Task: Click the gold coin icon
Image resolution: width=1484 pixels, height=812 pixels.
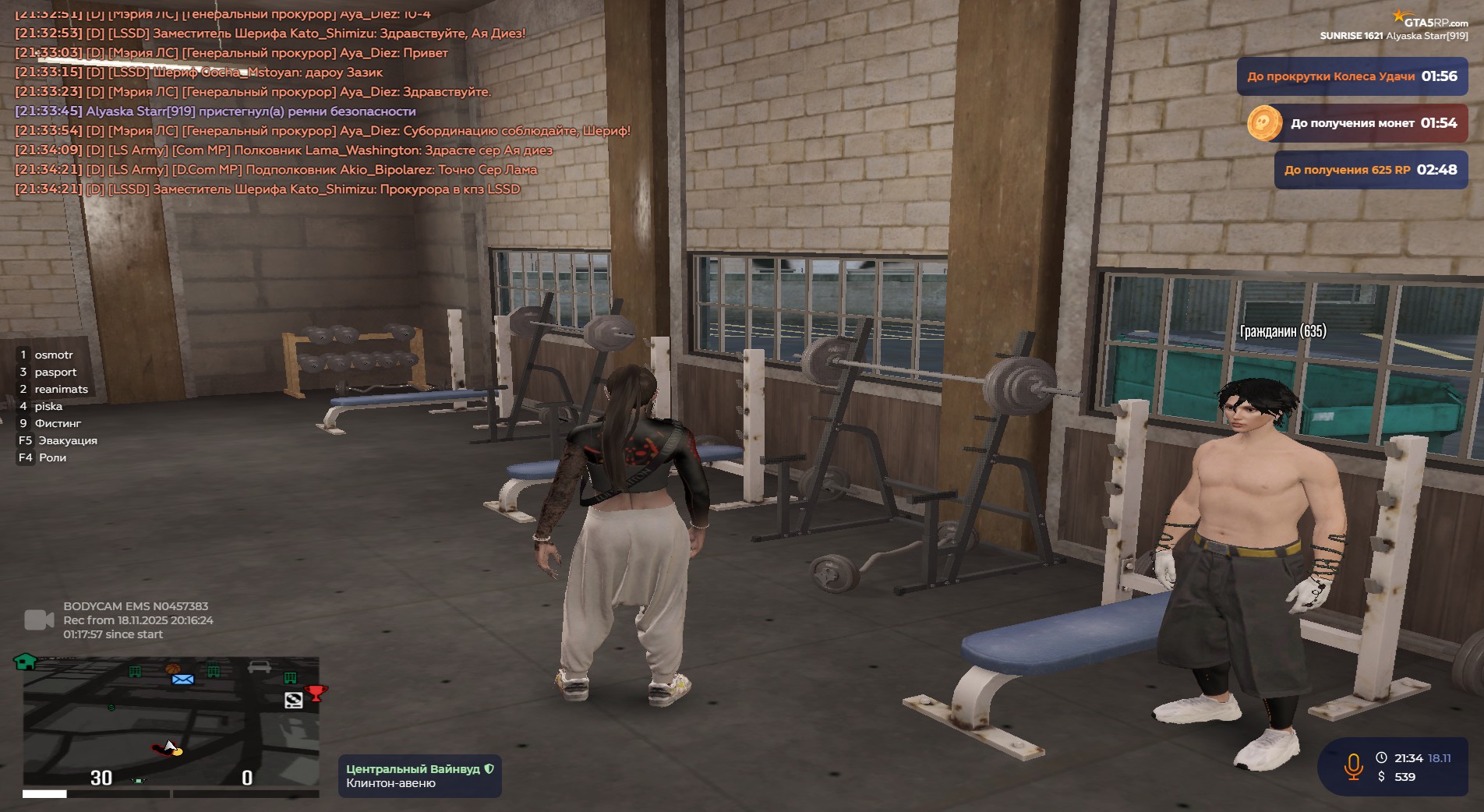Action: [1264, 123]
